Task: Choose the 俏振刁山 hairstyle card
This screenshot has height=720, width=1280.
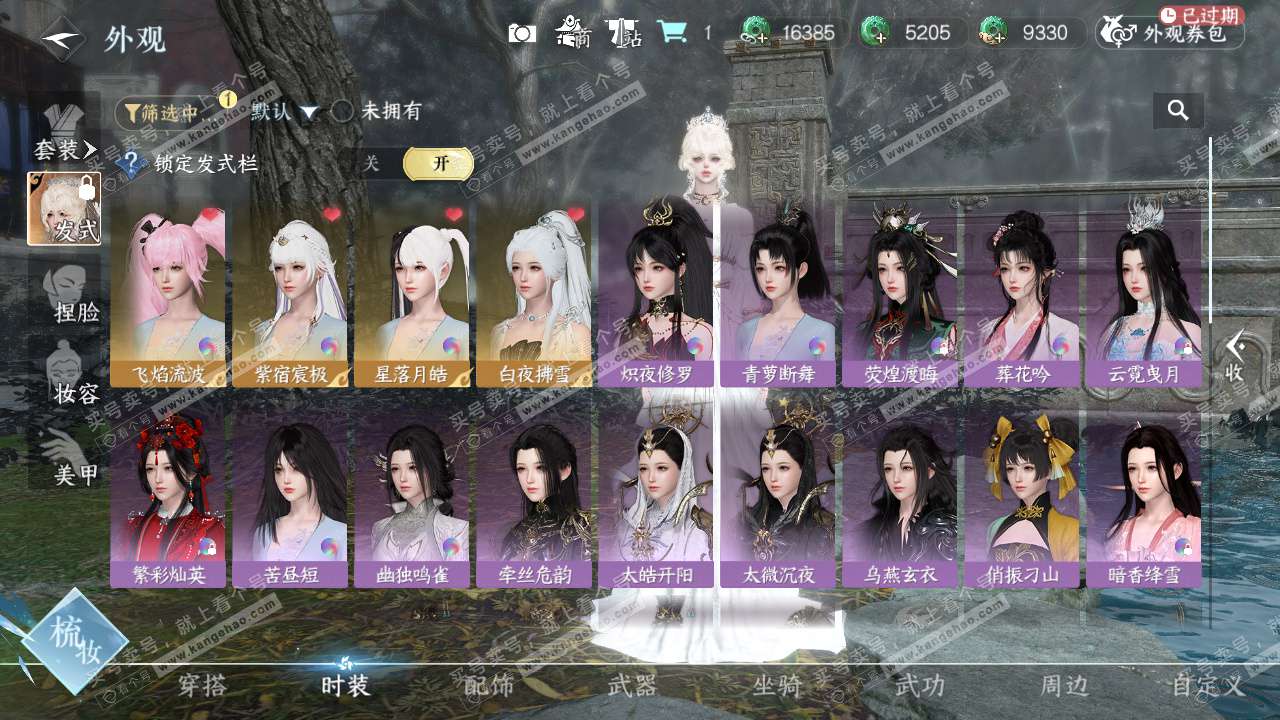Action: tap(1022, 497)
